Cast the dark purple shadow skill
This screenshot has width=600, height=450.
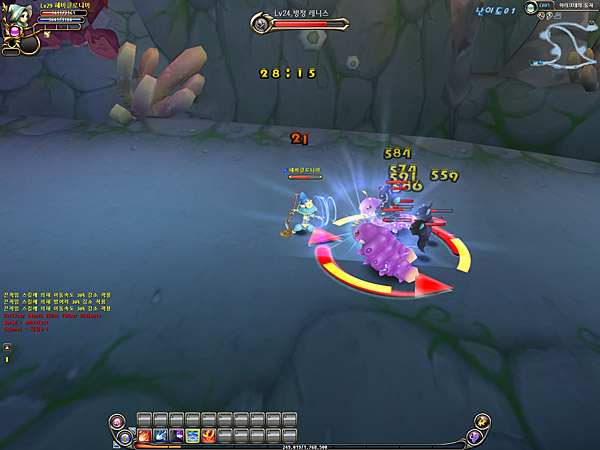coord(176,436)
